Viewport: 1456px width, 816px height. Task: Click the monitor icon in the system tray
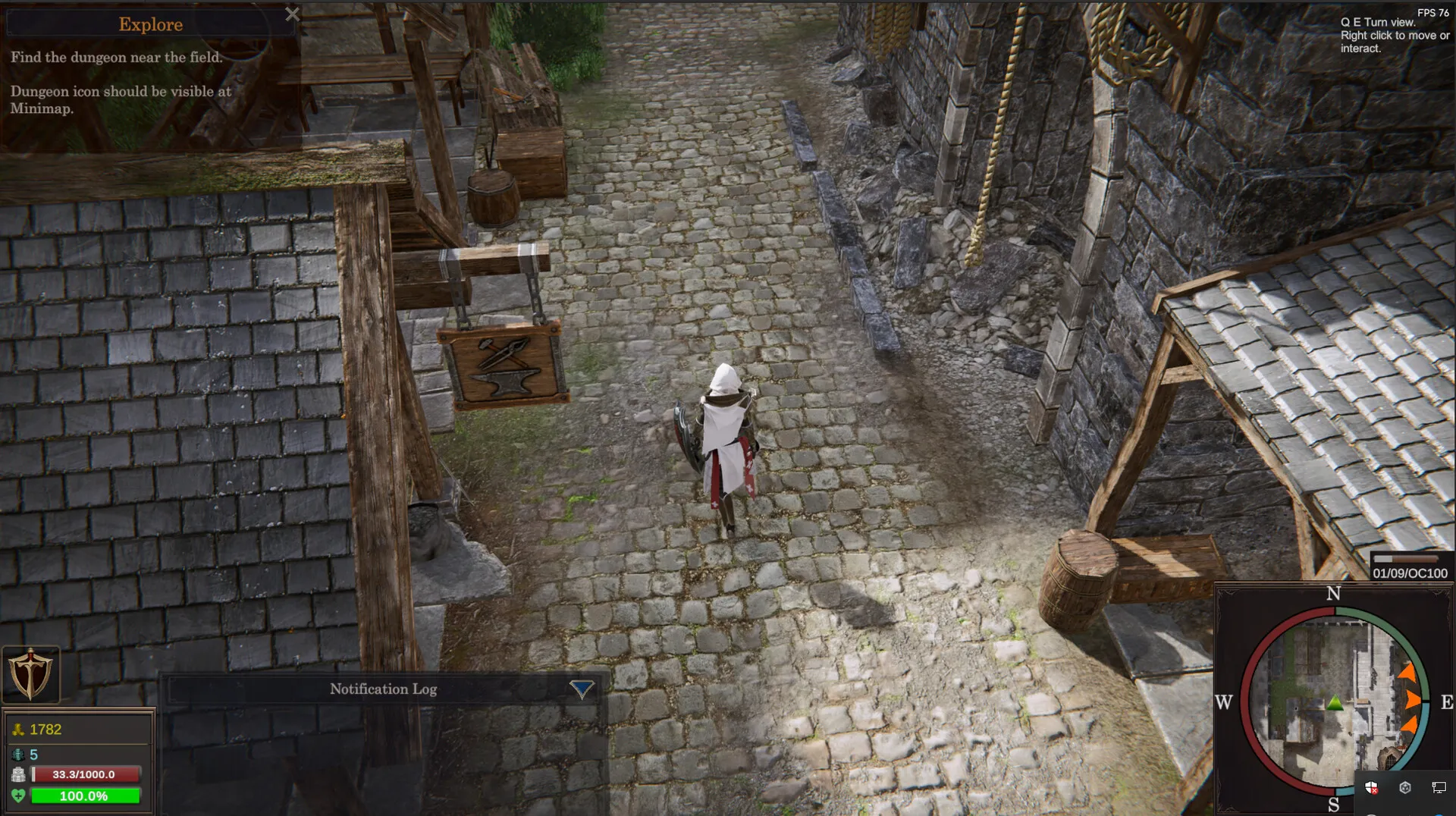[x=1439, y=788]
